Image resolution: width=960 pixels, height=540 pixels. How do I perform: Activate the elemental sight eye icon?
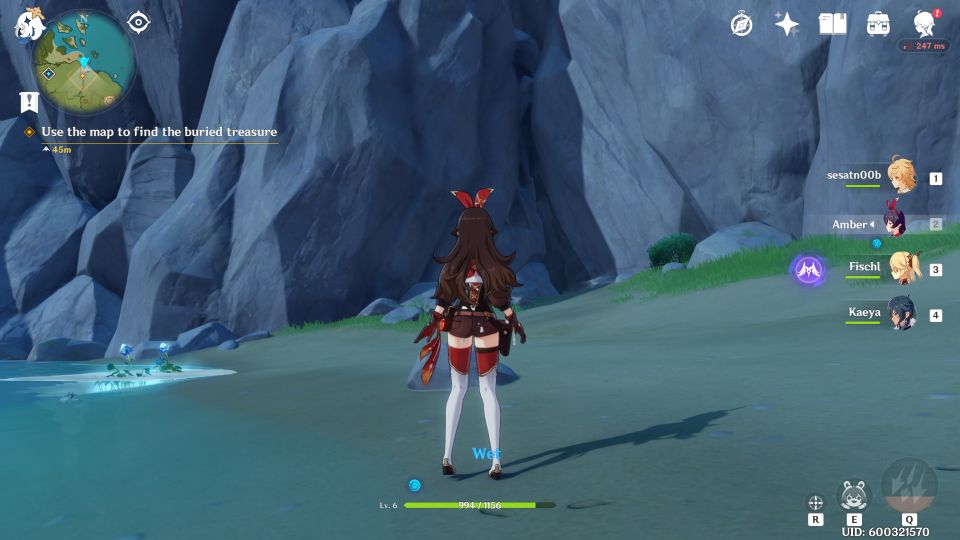point(139,23)
